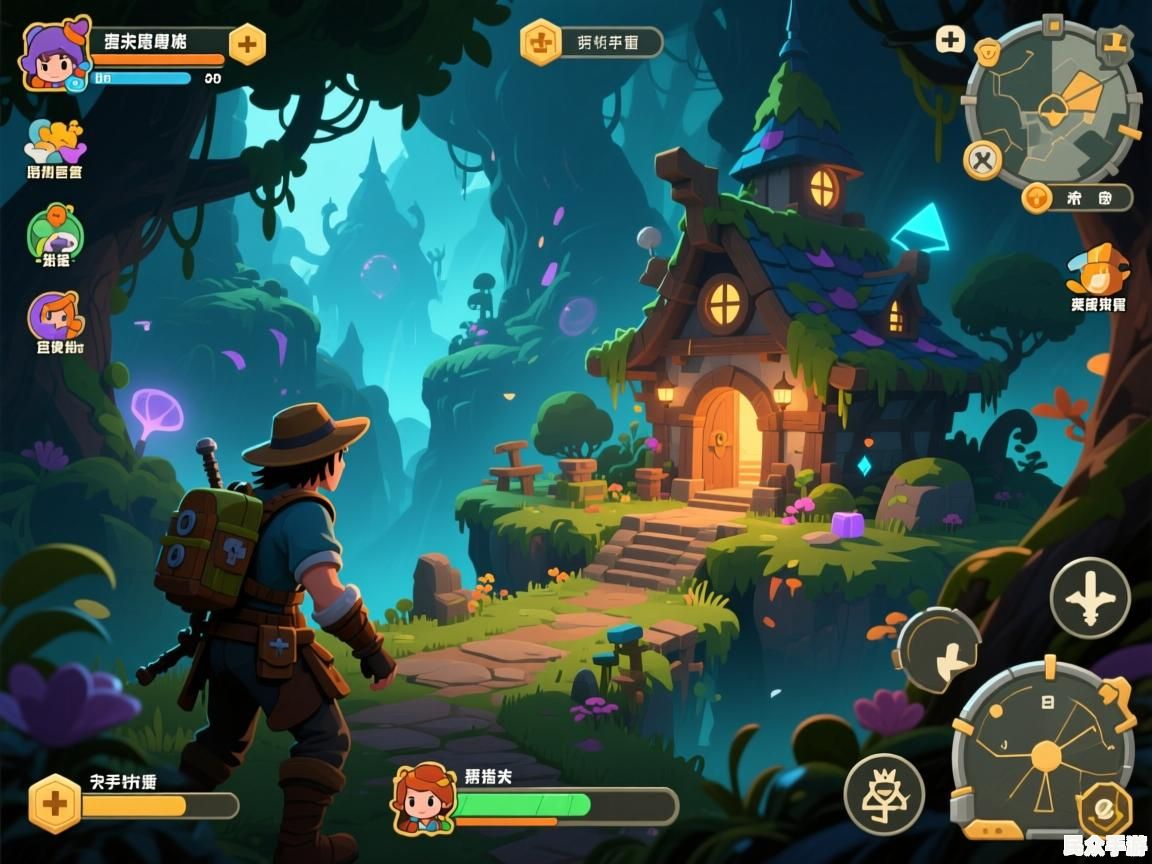This screenshot has width=1152, height=864.
Task: Open the purple-haired player avatar profile
Action: 56,54
